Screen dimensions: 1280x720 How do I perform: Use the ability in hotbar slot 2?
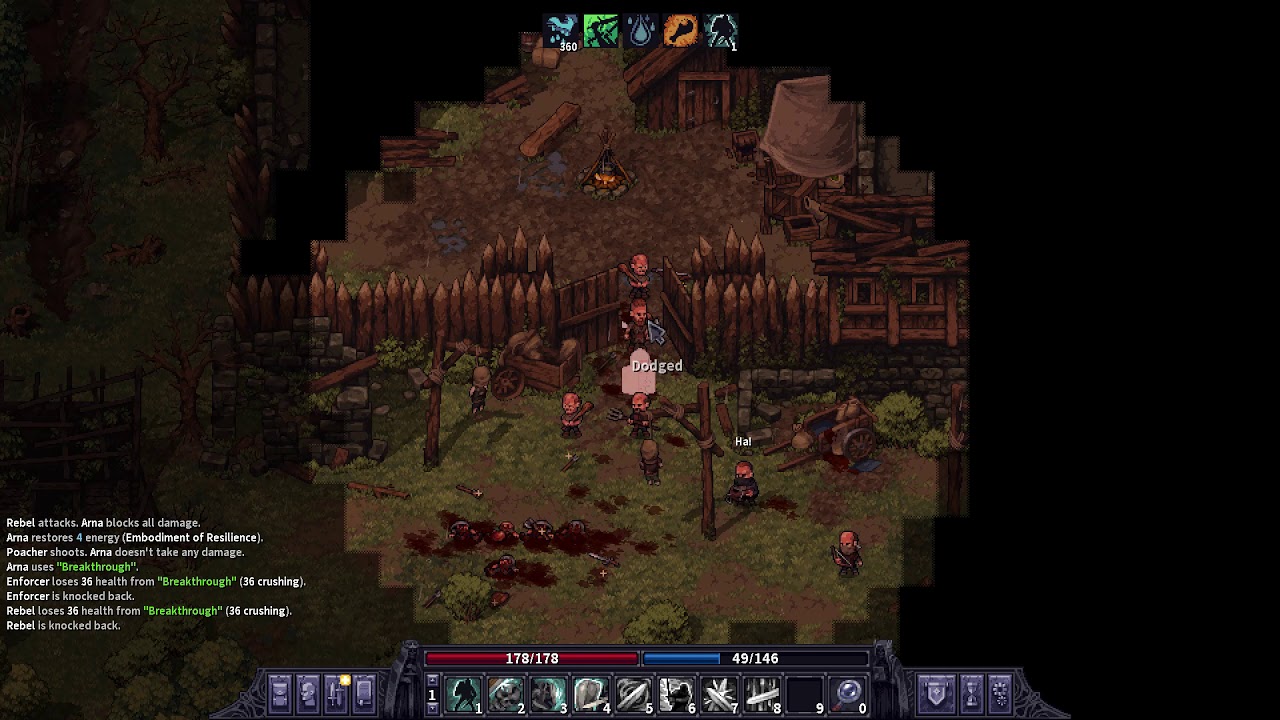505,693
